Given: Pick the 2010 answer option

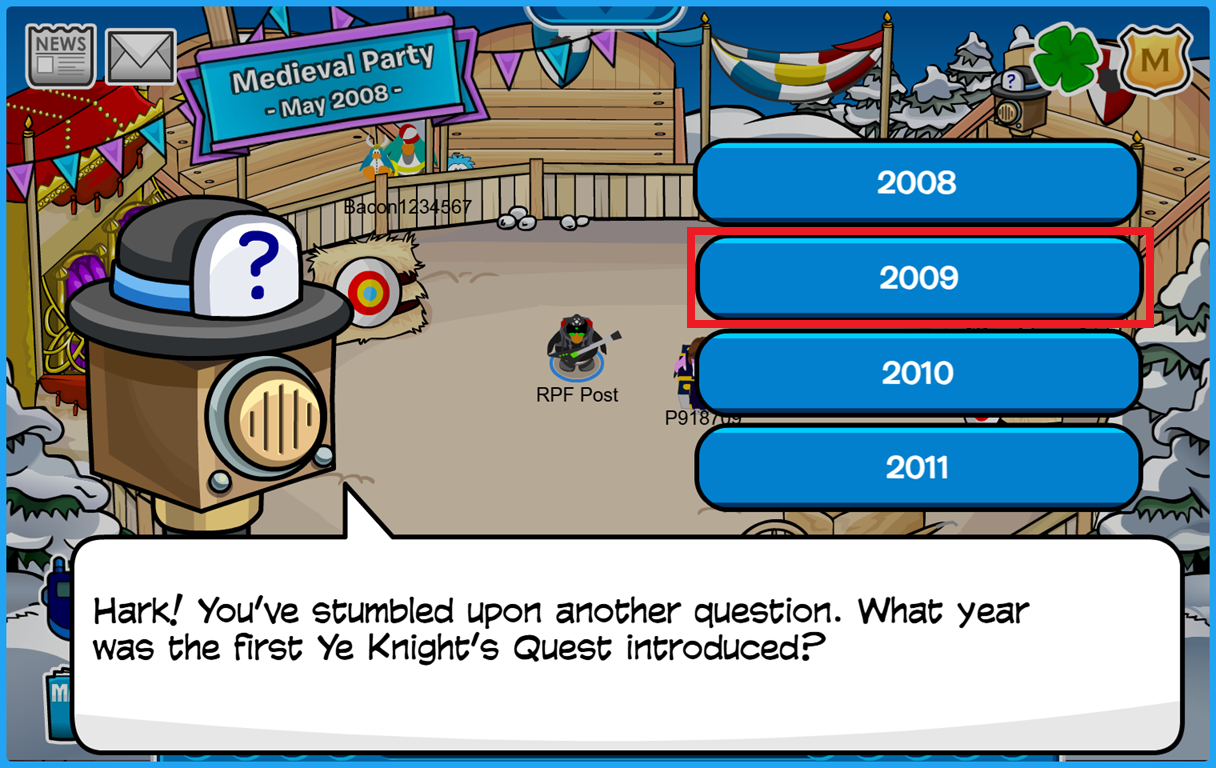Looking at the screenshot, I should [x=917, y=373].
